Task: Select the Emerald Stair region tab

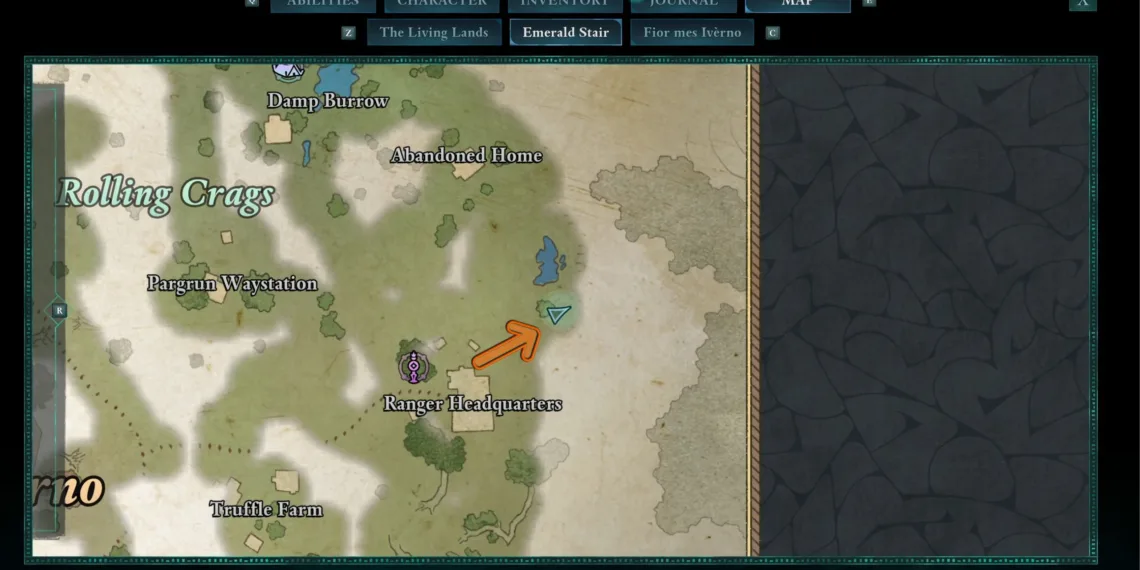Action: tap(565, 32)
